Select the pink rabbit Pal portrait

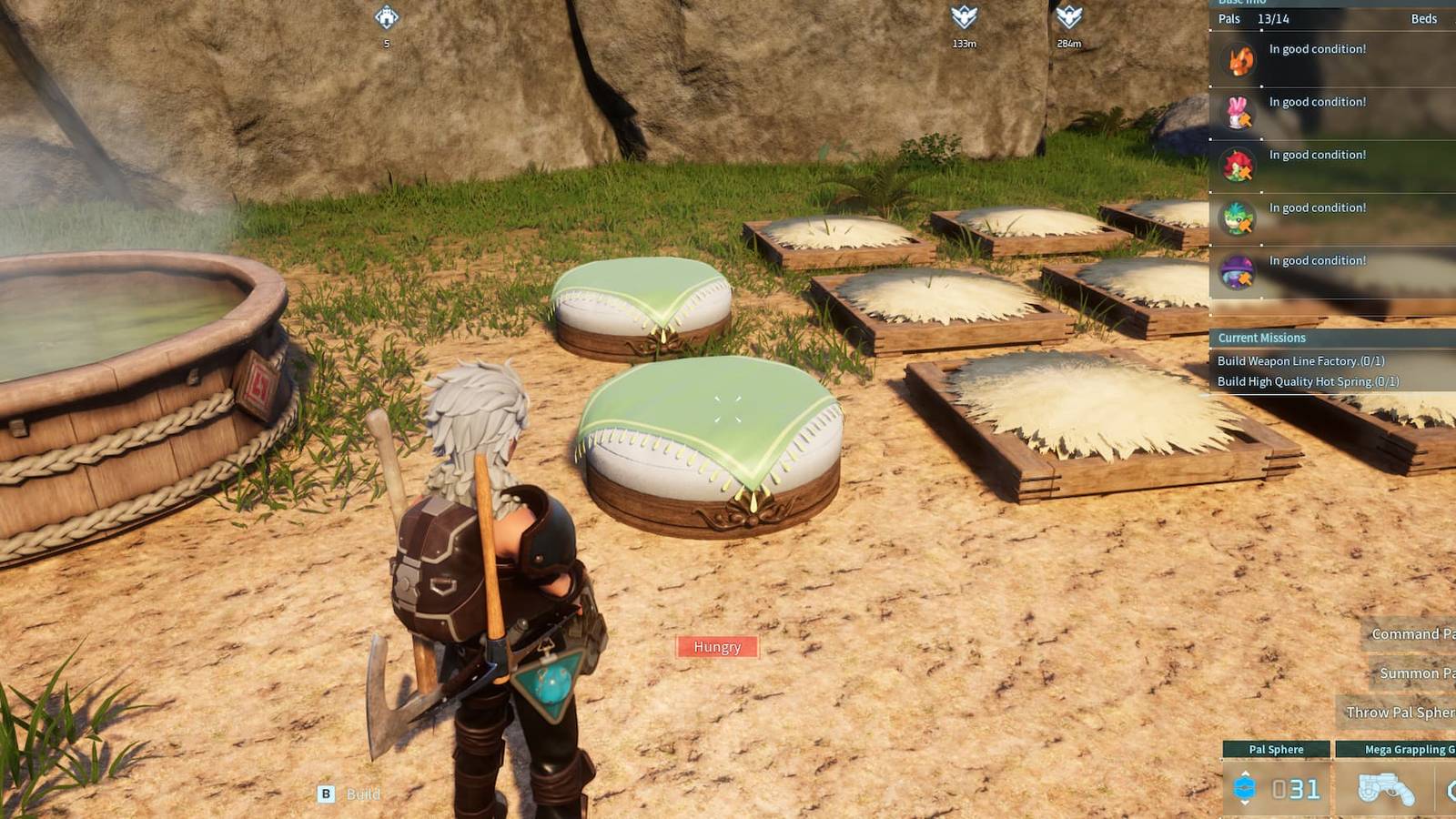(1238, 113)
